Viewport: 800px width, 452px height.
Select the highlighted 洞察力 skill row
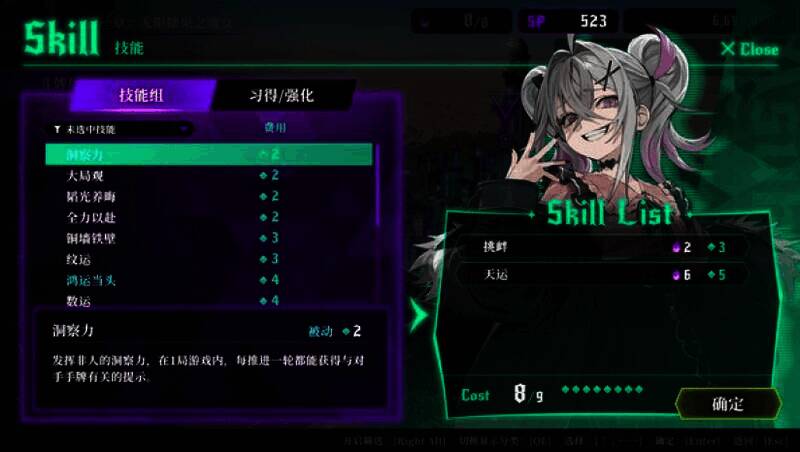click(x=208, y=154)
